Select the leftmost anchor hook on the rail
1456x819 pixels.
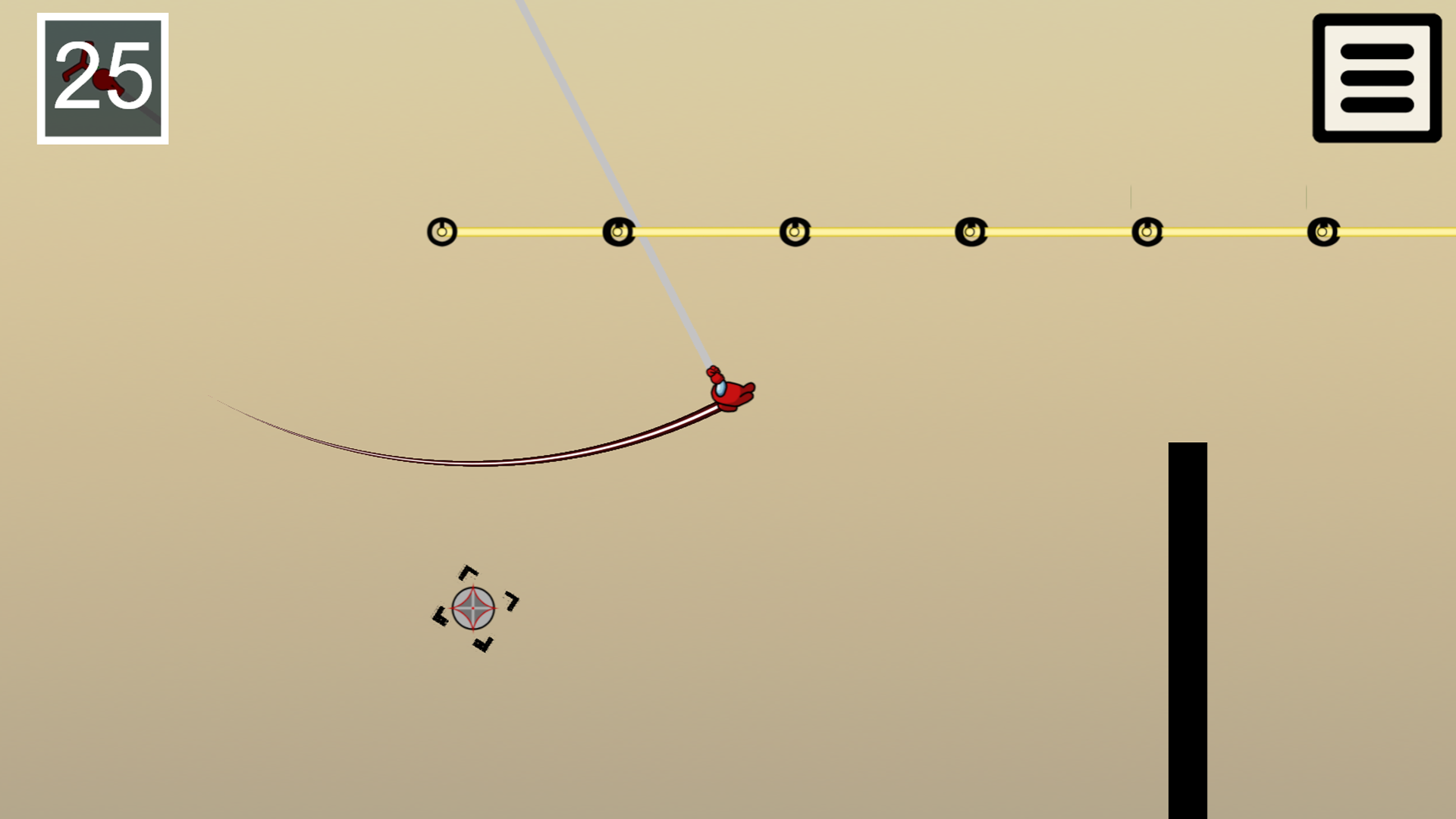(x=442, y=230)
